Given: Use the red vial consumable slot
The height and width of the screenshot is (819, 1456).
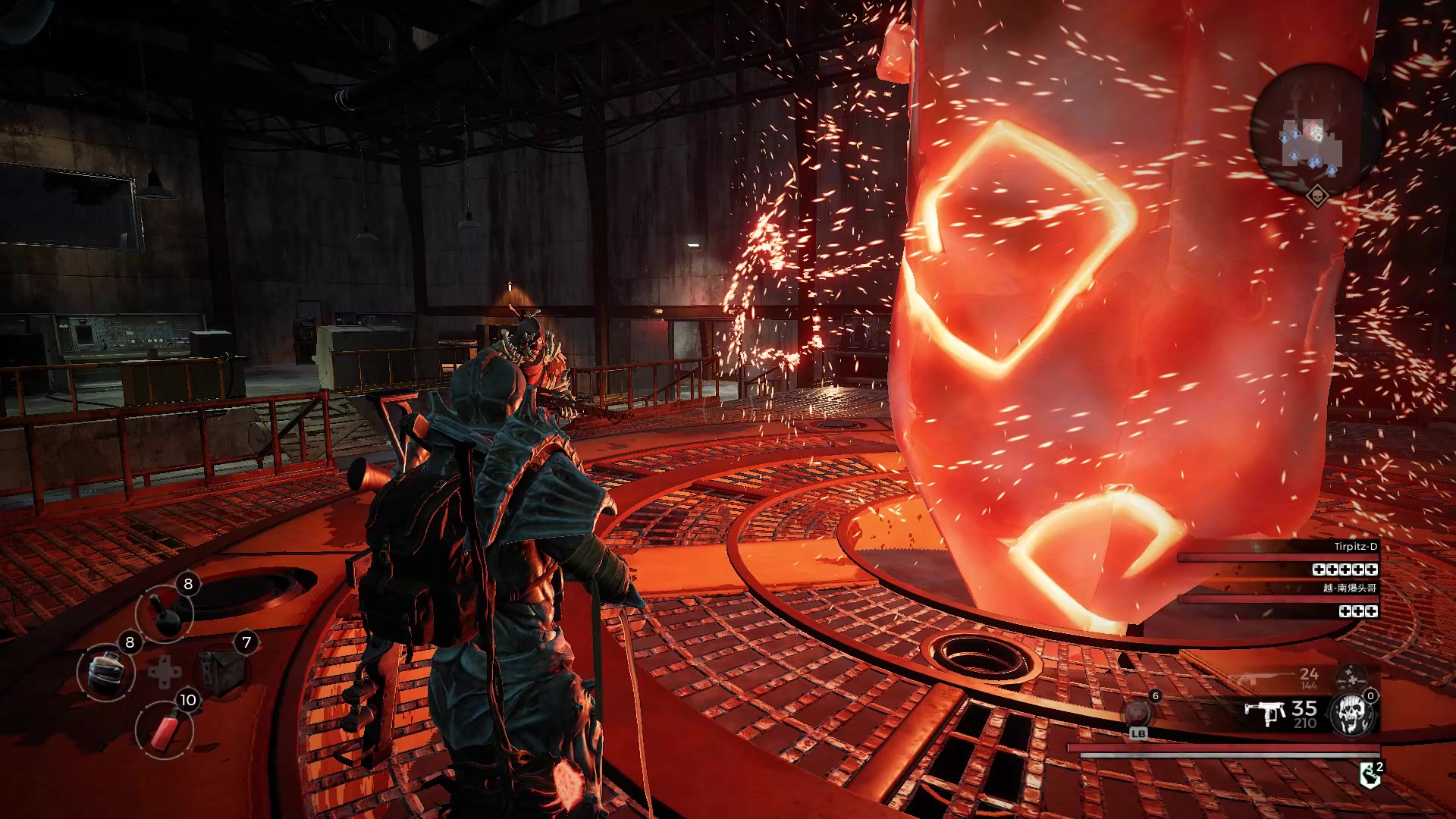Looking at the screenshot, I should pyautogui.click(x=164, y=730).
